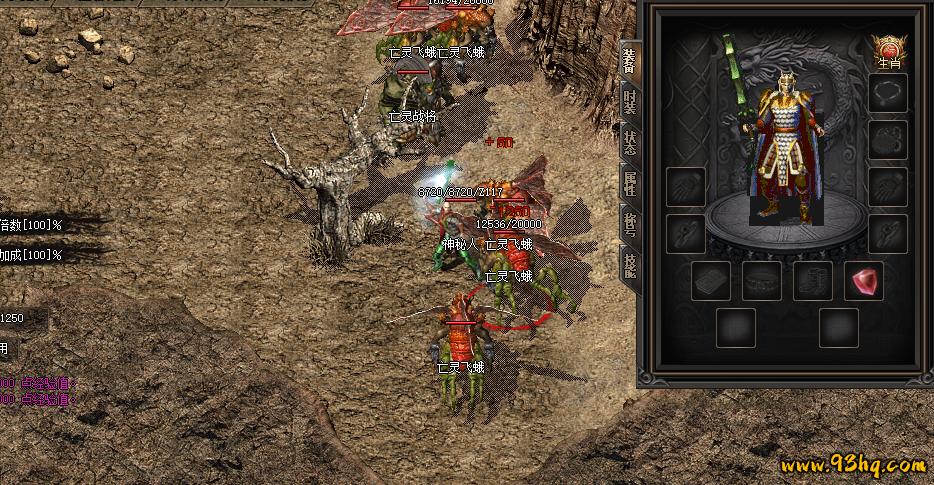Open the 生肖 zodiac button
Screen dimensions: 934x485
[888, 51]
